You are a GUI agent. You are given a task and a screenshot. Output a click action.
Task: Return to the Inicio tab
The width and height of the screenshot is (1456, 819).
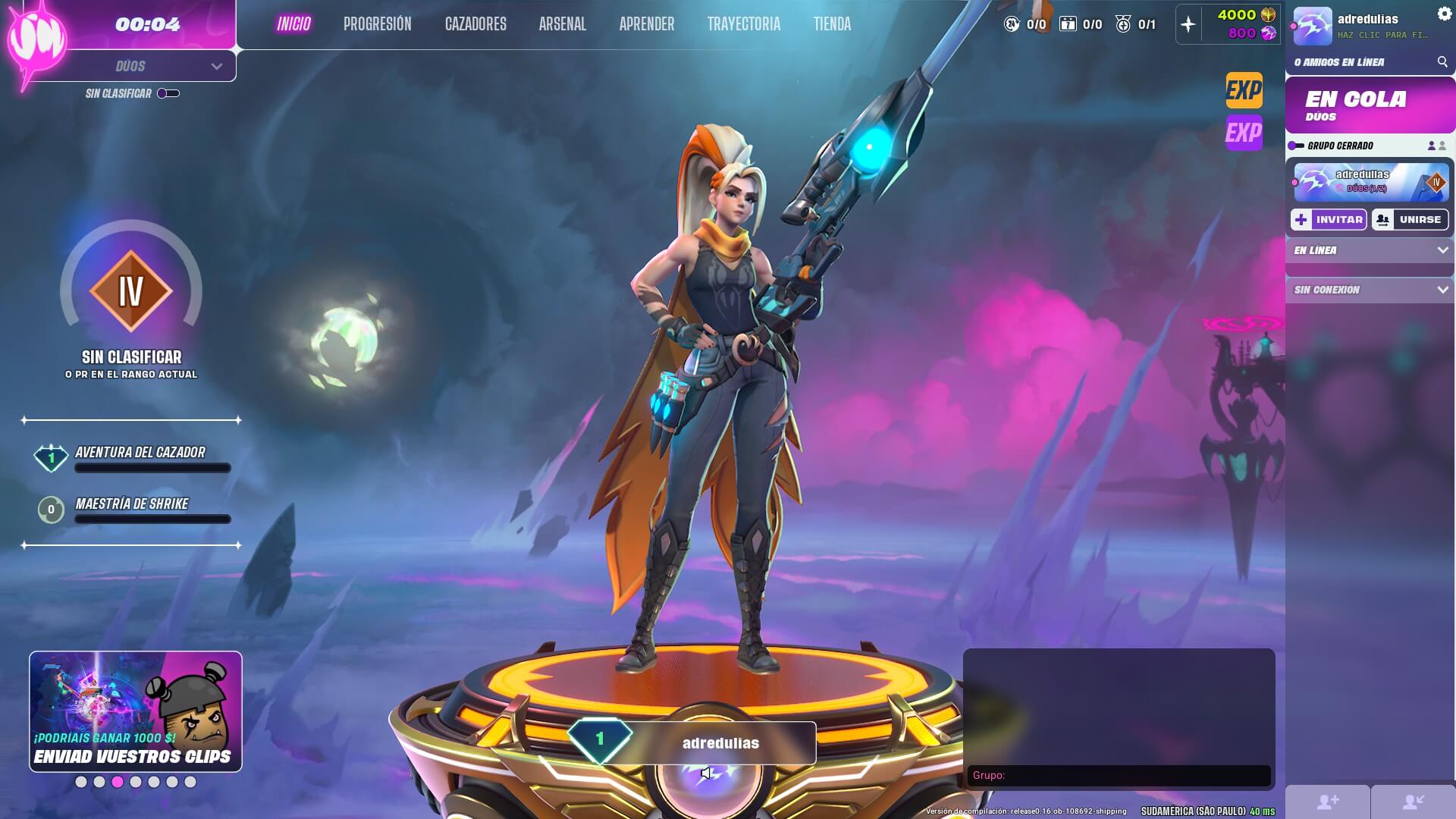(x=293, y=24)
